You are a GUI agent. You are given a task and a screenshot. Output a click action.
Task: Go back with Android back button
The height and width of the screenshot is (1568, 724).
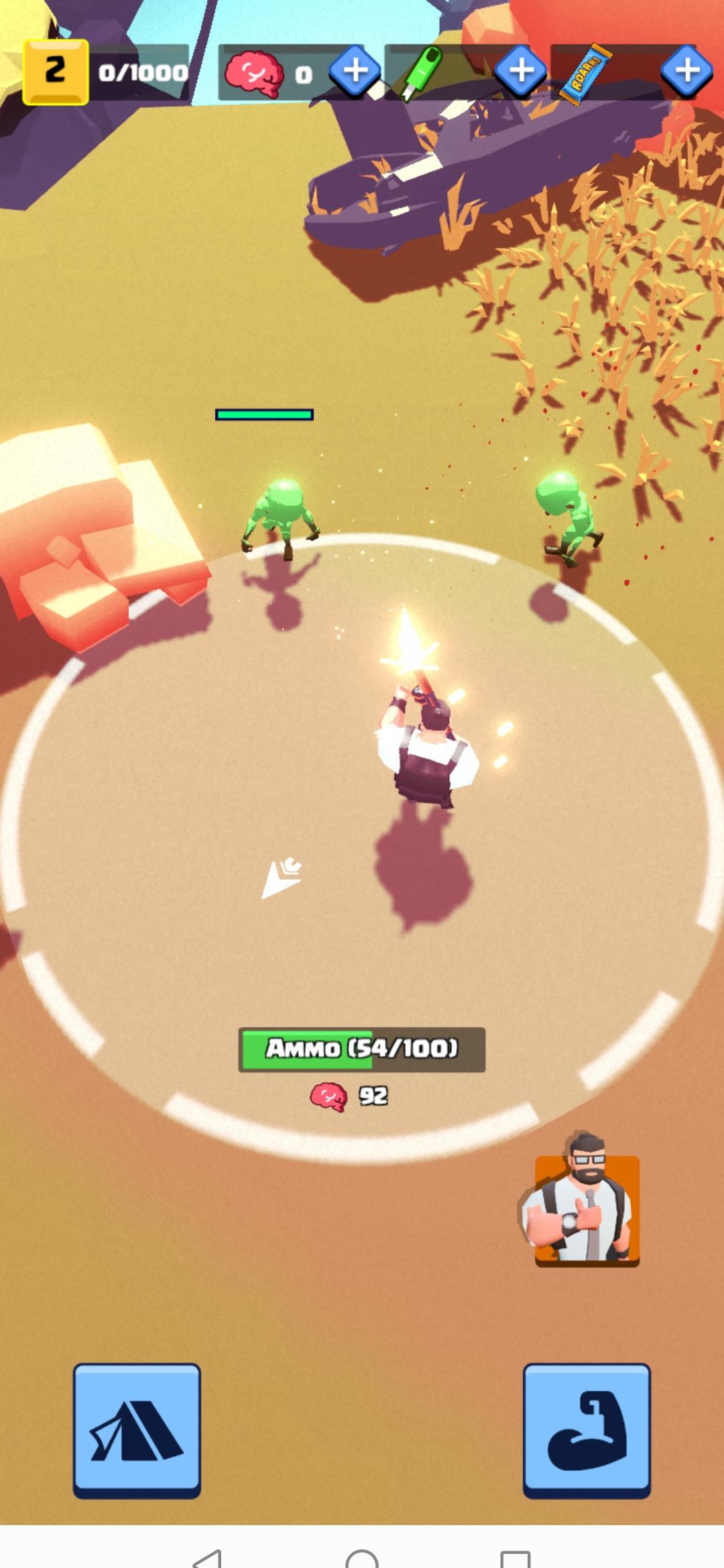pos(208,1557)
